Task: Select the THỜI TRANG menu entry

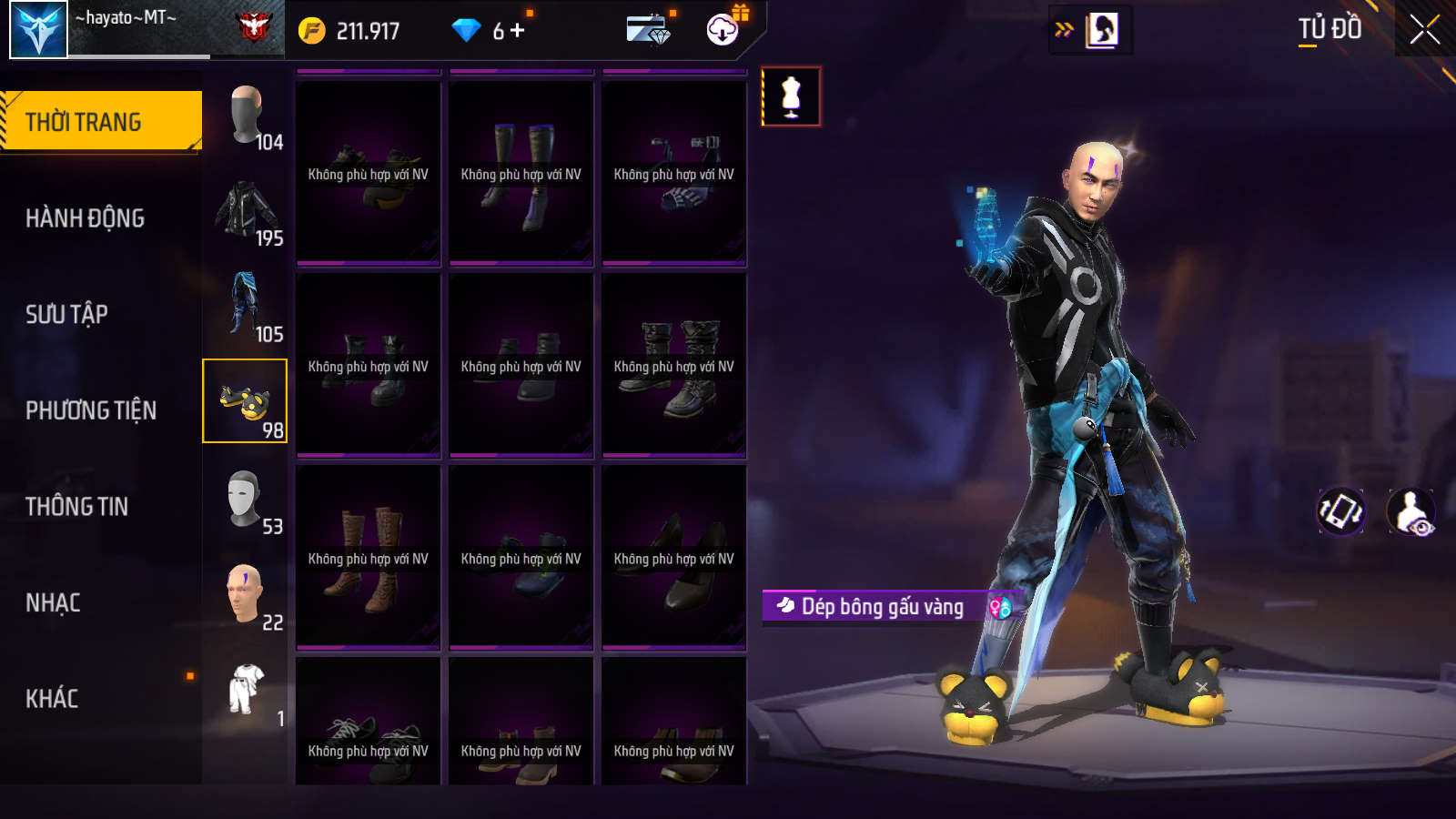Action: coord(101,121)
